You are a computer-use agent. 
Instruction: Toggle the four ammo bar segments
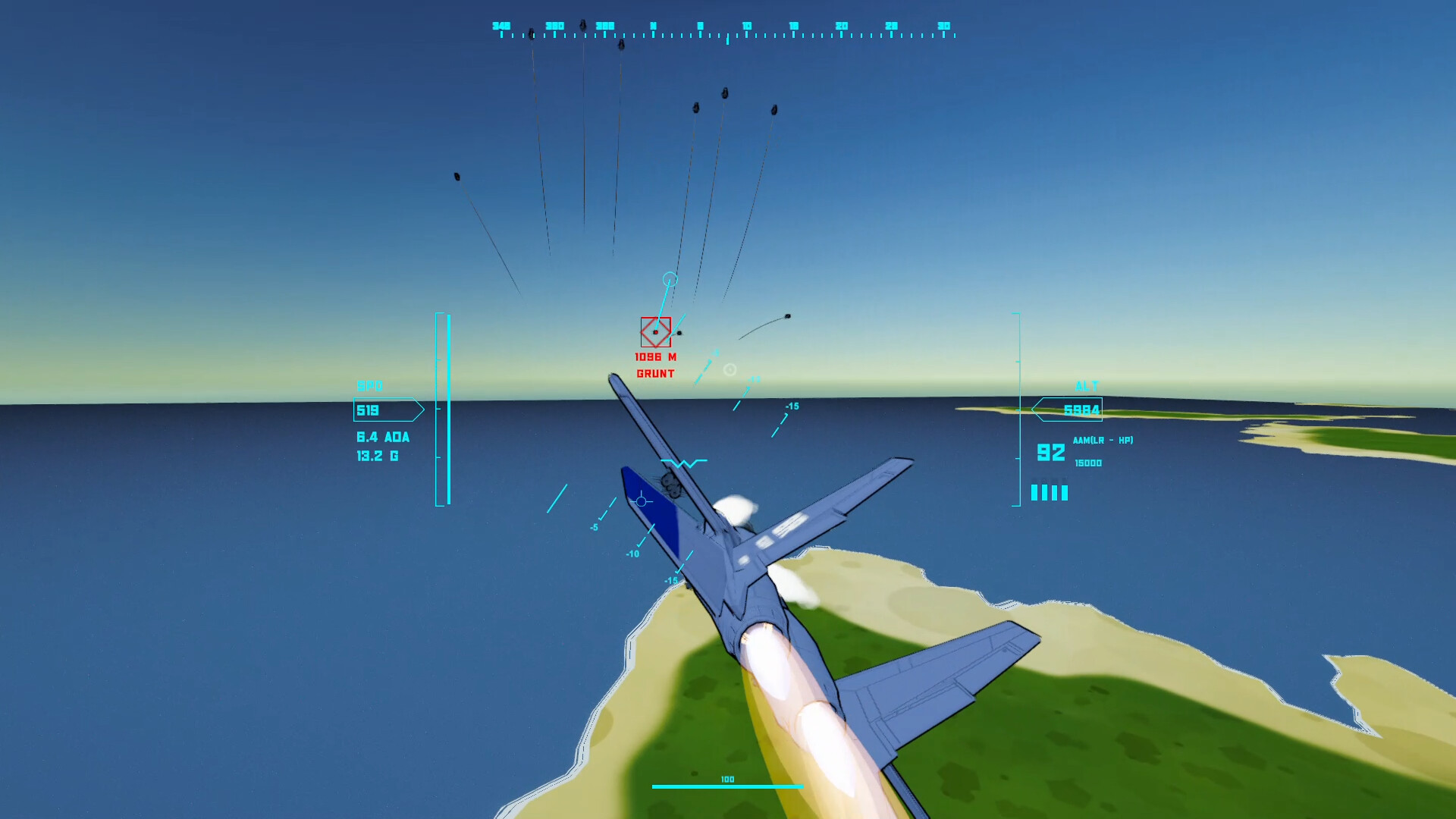1049,492
